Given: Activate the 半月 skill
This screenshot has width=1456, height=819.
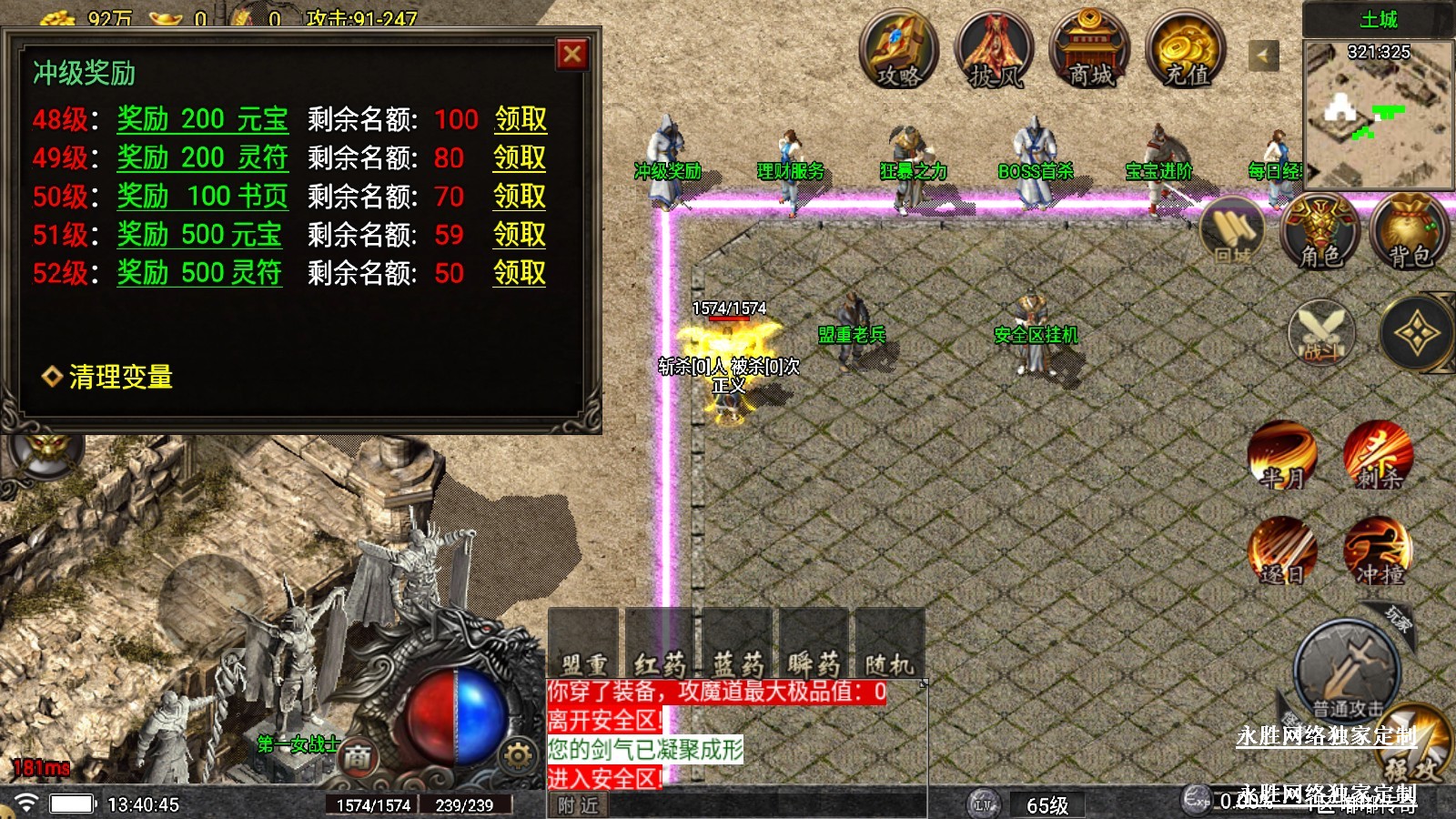Looking at the screenshot, I should coord(1282,455).
